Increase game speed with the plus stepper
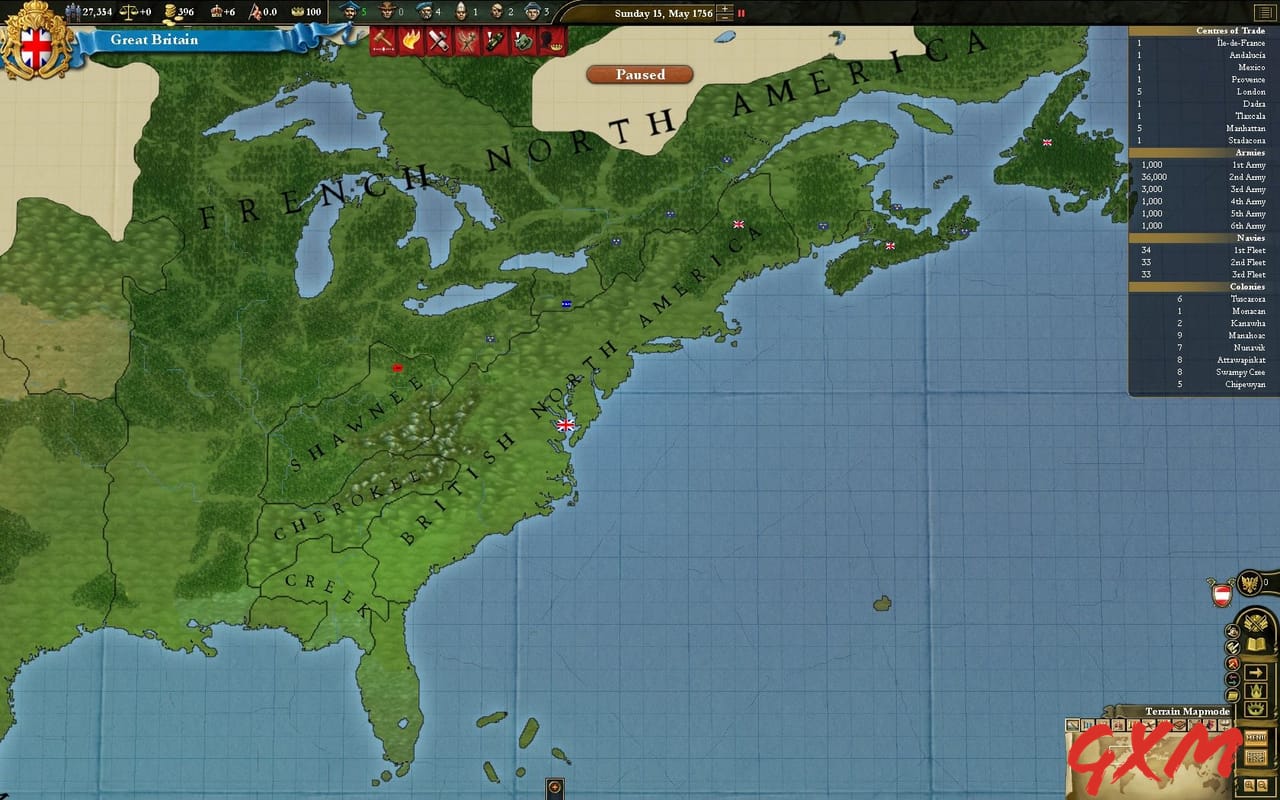 coord(723,10)
